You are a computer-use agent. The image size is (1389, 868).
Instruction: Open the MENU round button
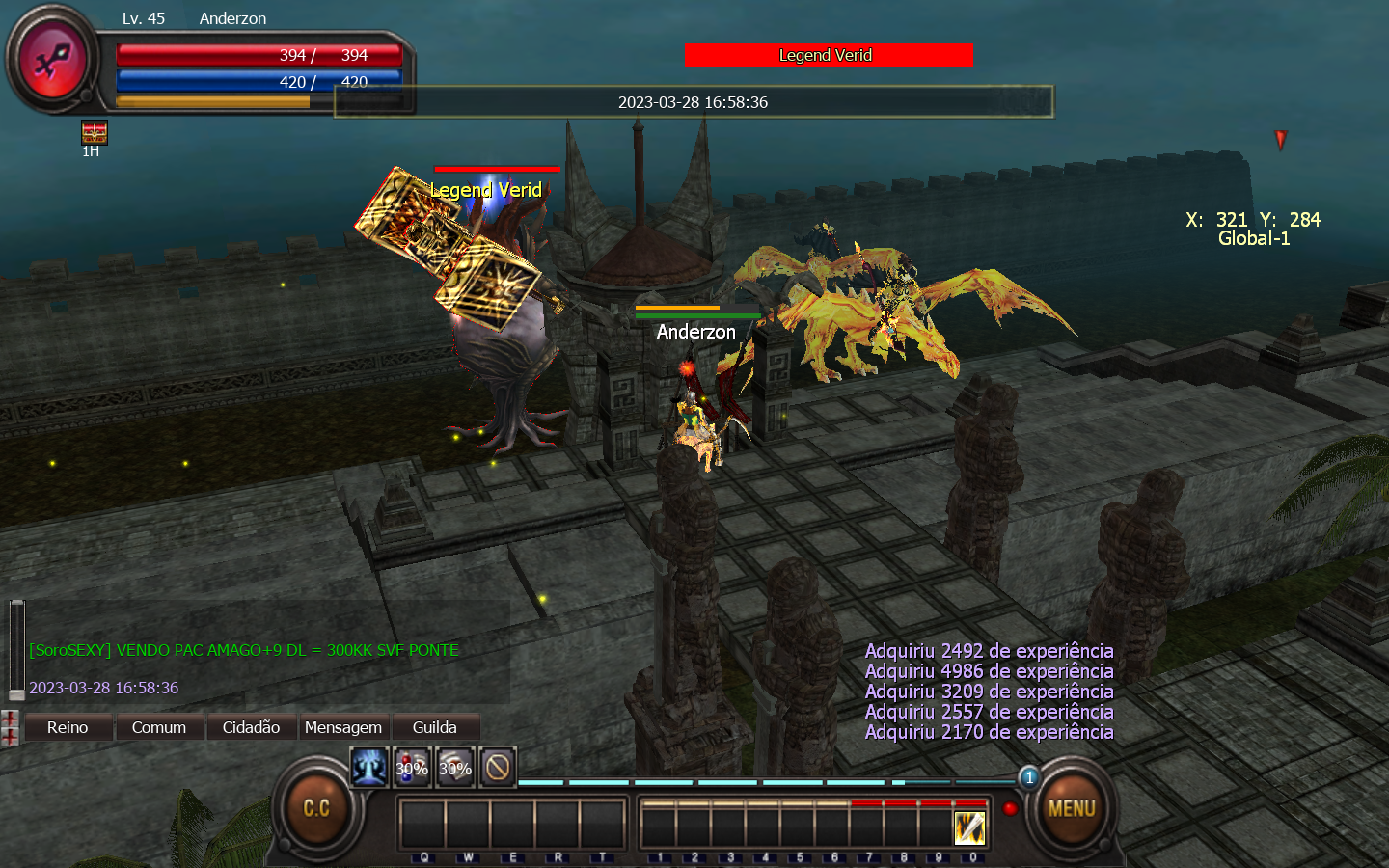[1071, 808]
